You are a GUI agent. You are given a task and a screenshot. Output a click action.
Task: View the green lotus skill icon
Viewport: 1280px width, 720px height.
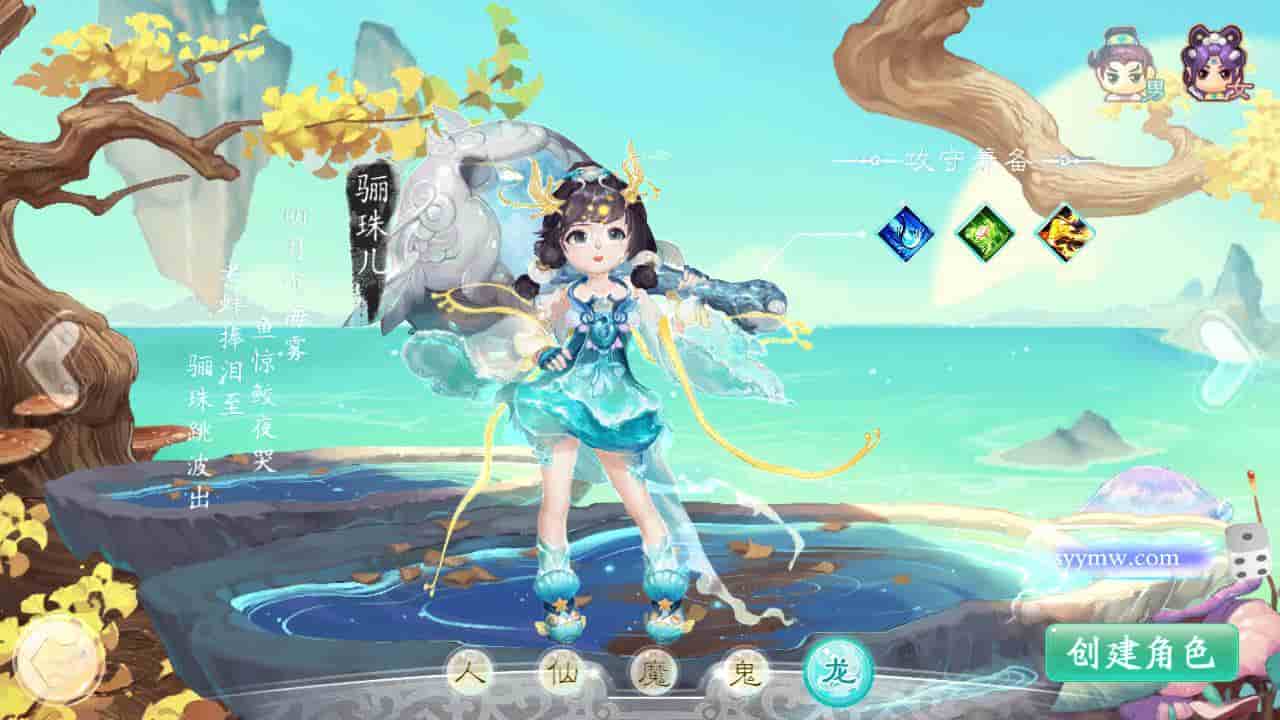coord(985,232)
